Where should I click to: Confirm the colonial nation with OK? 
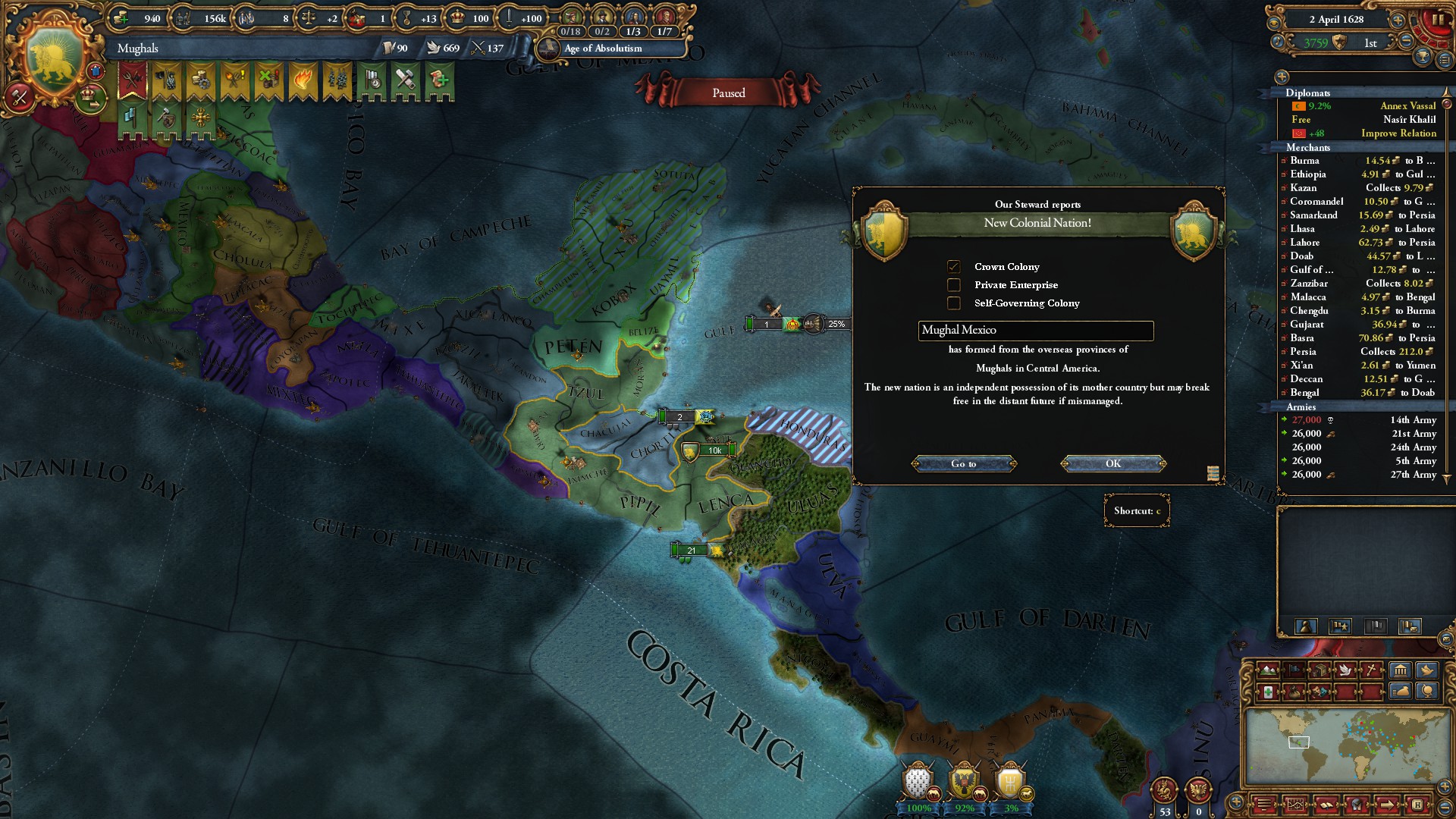1112,463
